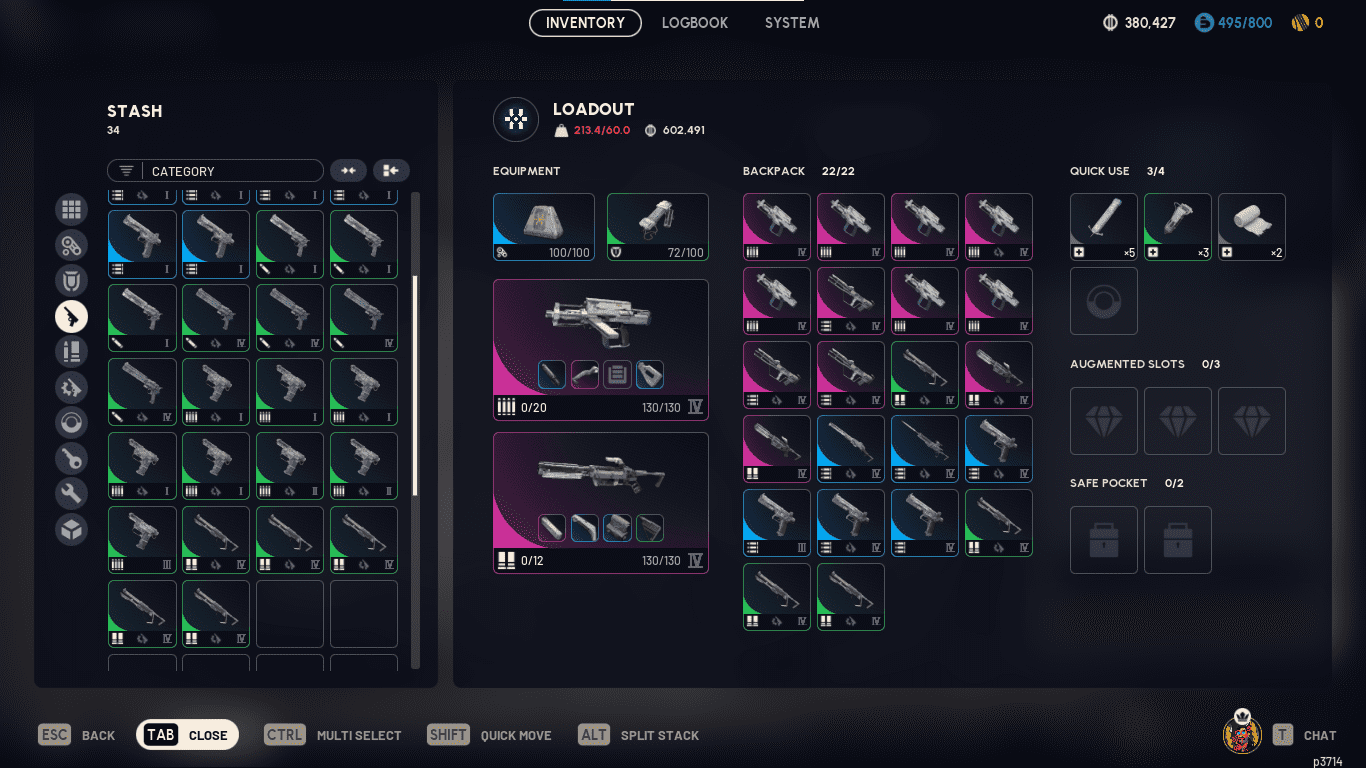Image resolution: width=1366 pixels, height=768 pixels.
Task: Open the shield armor category filter
Action: click(71, 280)
